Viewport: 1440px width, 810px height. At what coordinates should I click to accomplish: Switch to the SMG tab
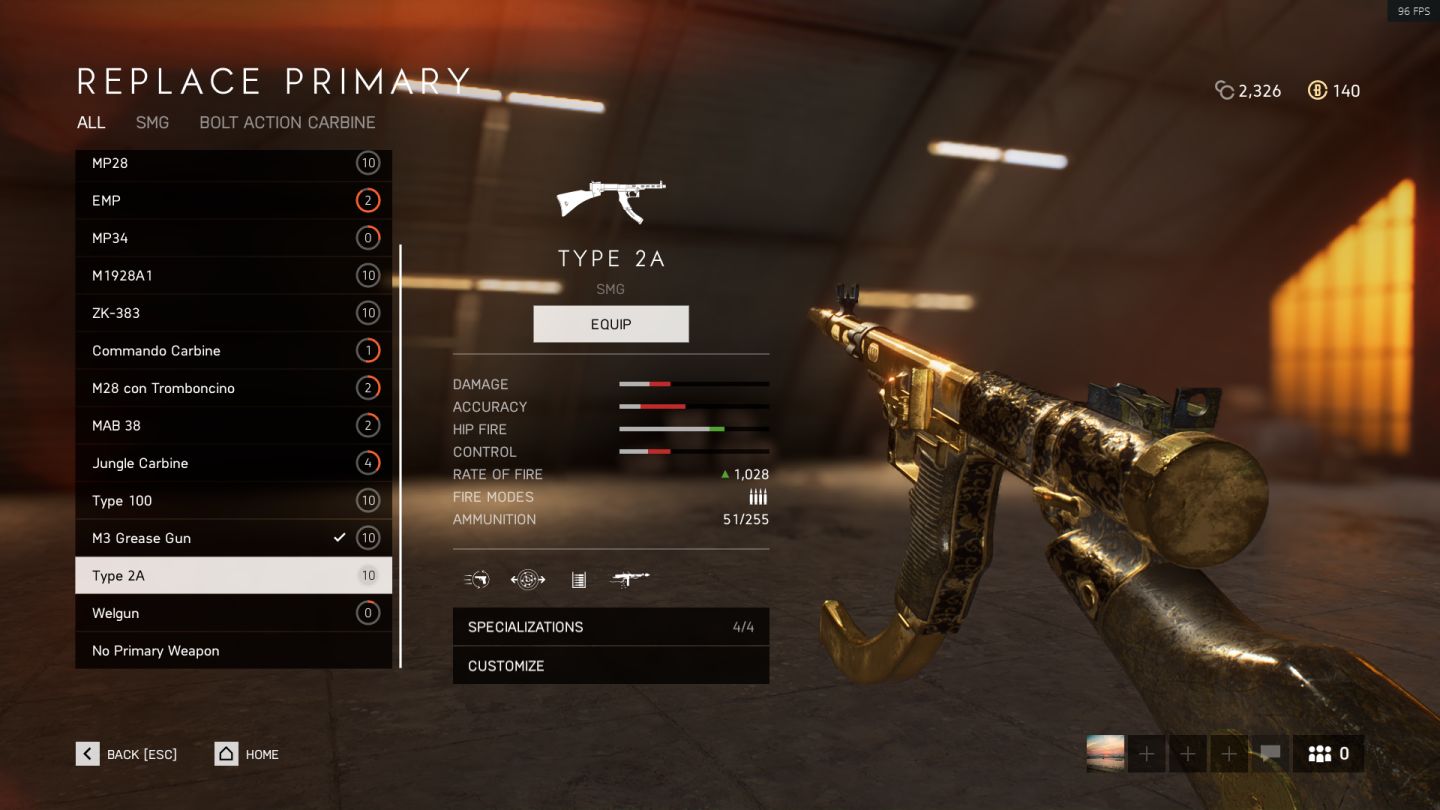152,122
